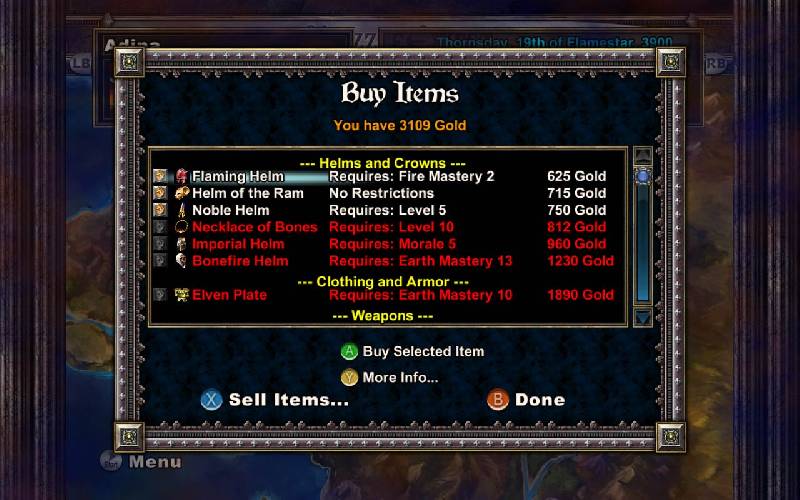
Task: Select the Elven Plate armor
Action: pyautogui.click(x=232, y=295)
